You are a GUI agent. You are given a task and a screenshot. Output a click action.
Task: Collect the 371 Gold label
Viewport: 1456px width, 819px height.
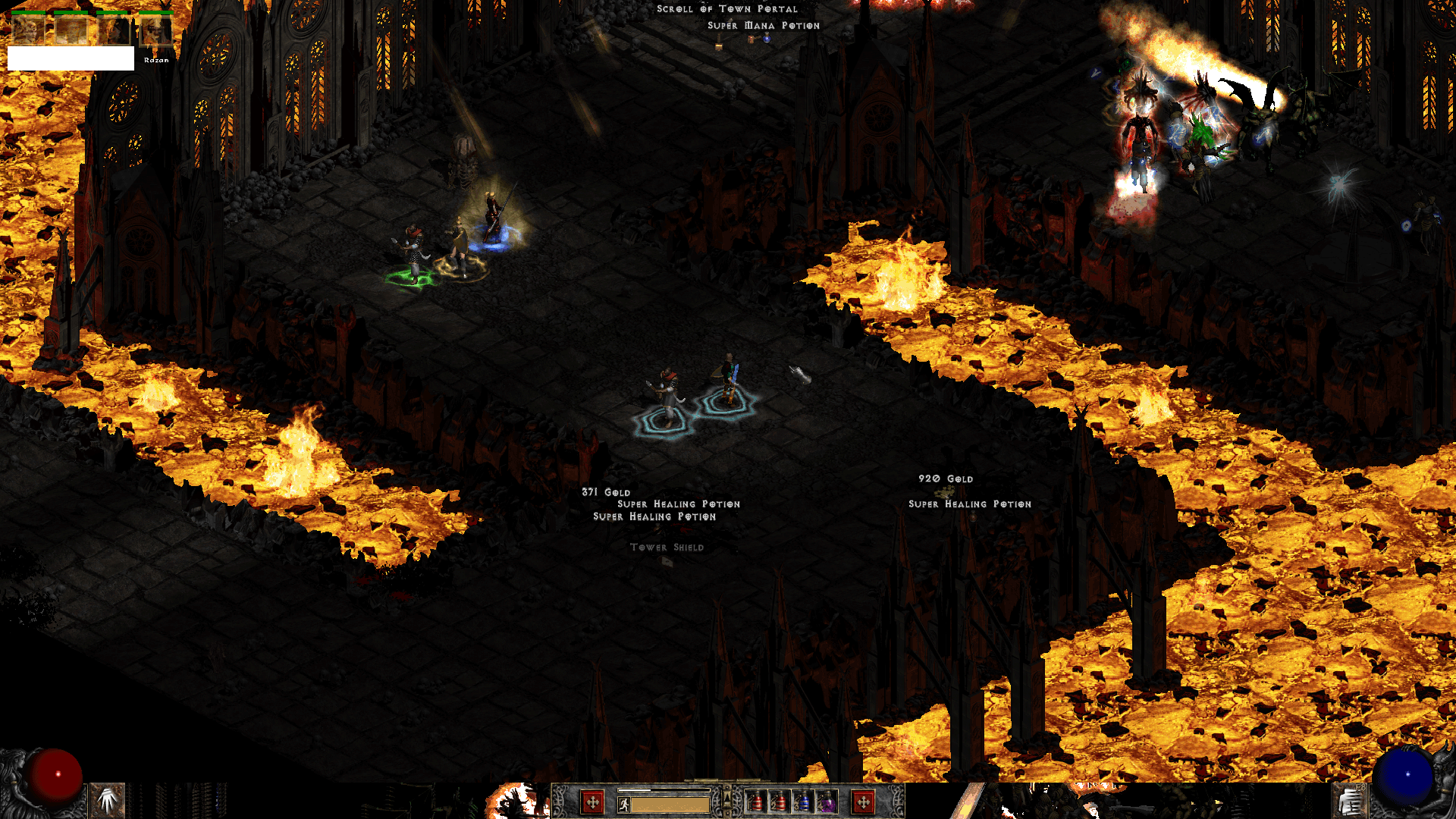pyautogui.click(x=605, y=492)
